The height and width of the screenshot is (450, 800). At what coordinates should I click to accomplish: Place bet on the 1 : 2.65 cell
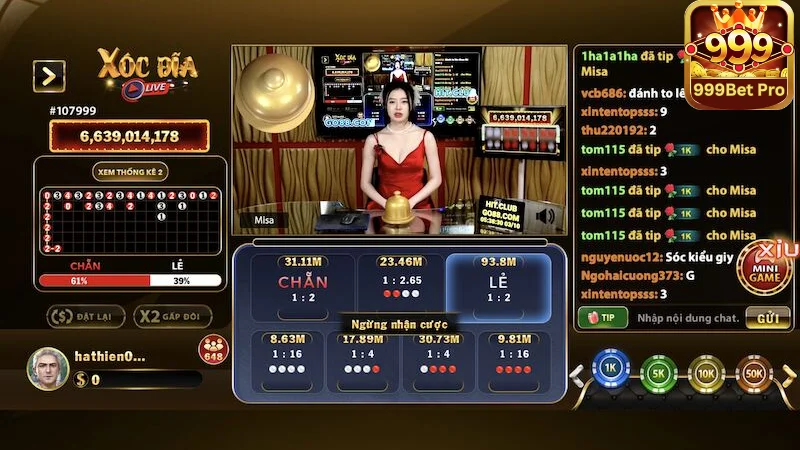400,283
